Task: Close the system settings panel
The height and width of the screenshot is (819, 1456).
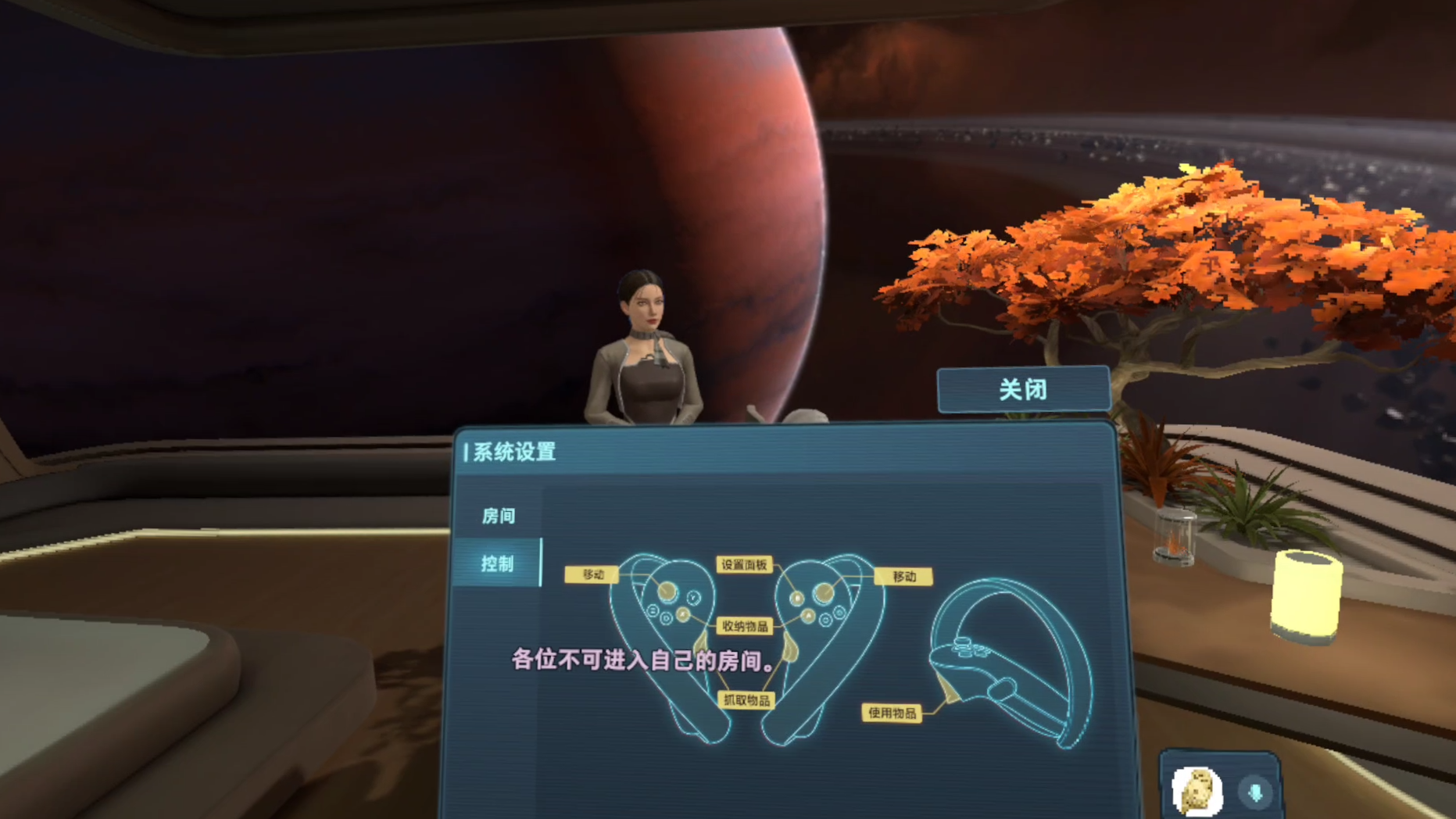Action: tap(1023, 389)
